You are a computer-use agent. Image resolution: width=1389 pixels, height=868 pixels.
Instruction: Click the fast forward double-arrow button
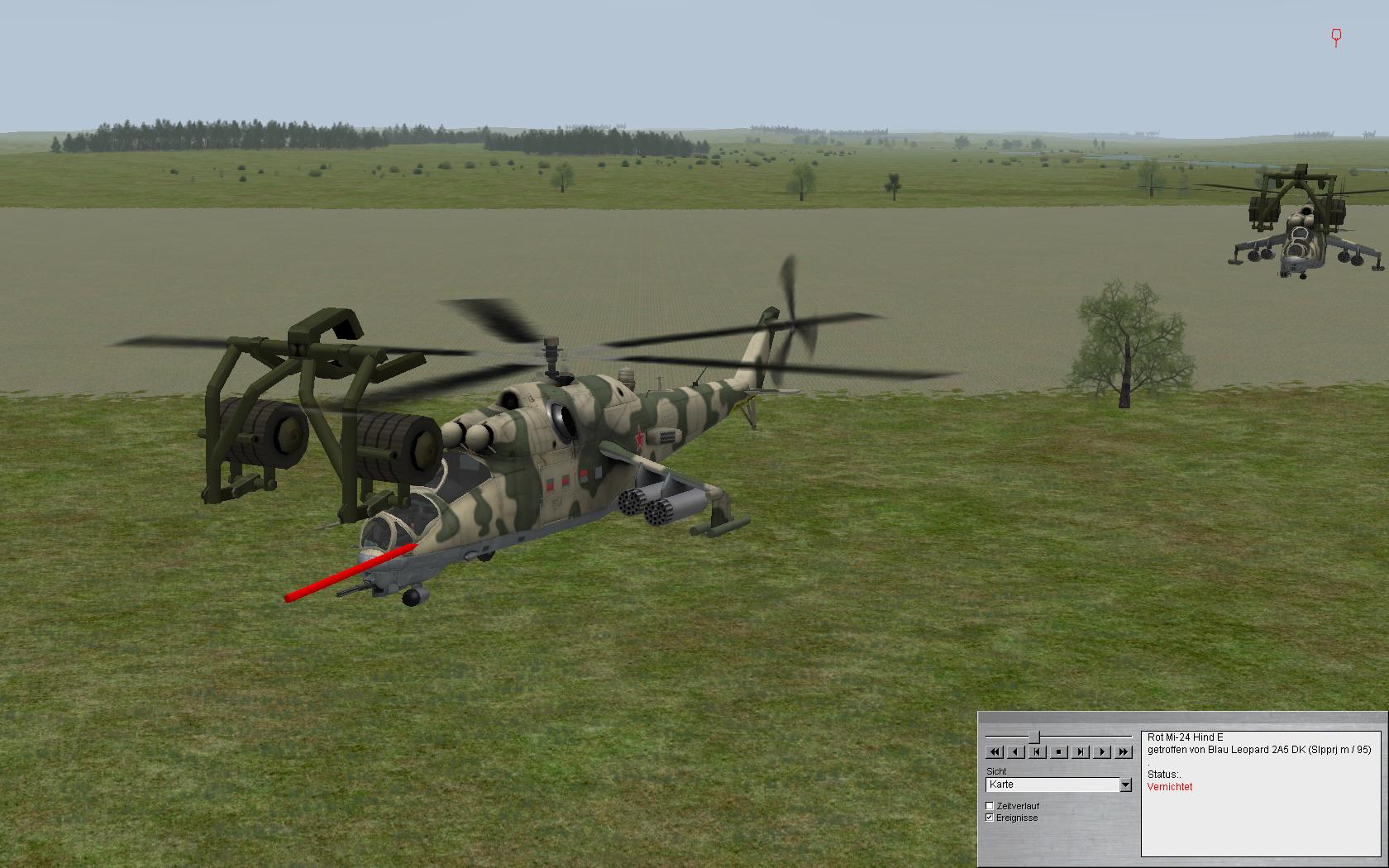click(1123, 752)
